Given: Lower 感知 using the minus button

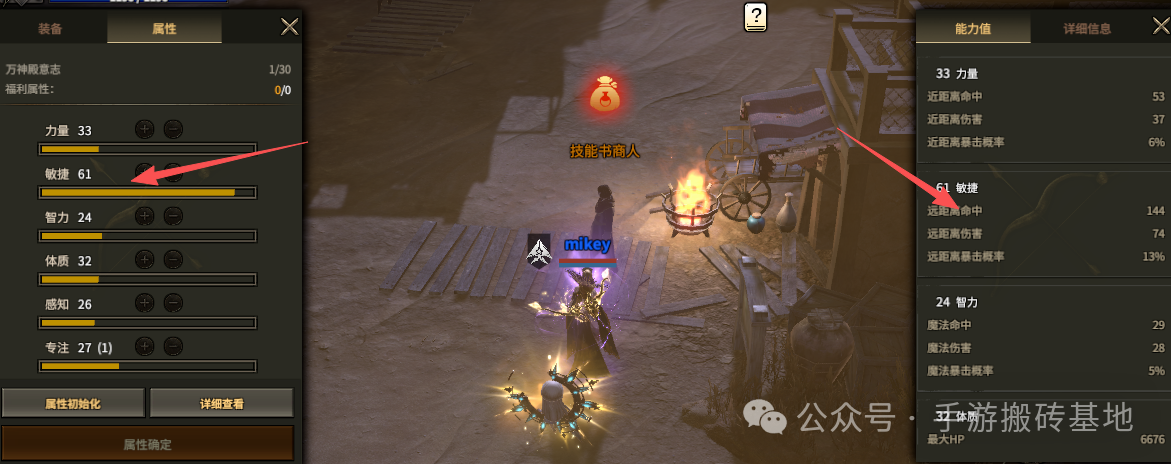Looking at the screenshot, I should [x=173, y=302].
